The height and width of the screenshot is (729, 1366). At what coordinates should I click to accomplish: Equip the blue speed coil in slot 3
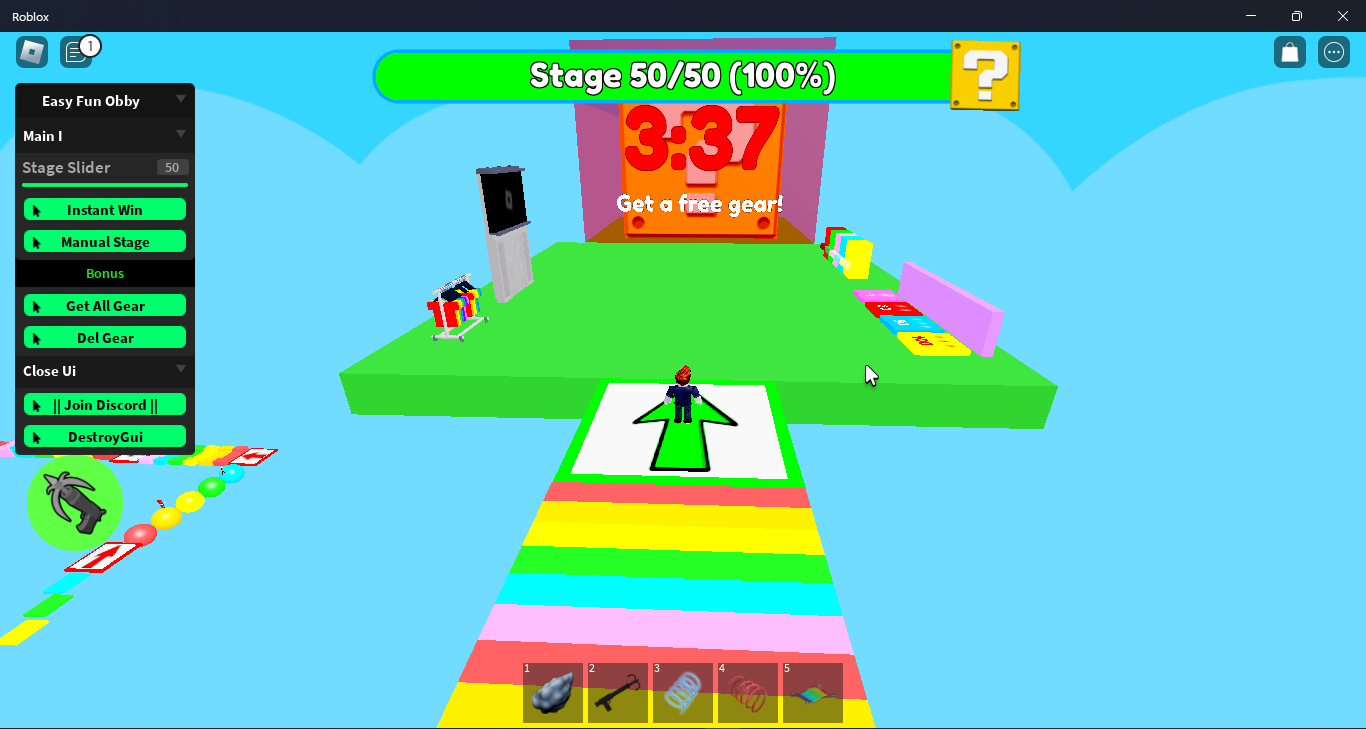pos(683,692)
